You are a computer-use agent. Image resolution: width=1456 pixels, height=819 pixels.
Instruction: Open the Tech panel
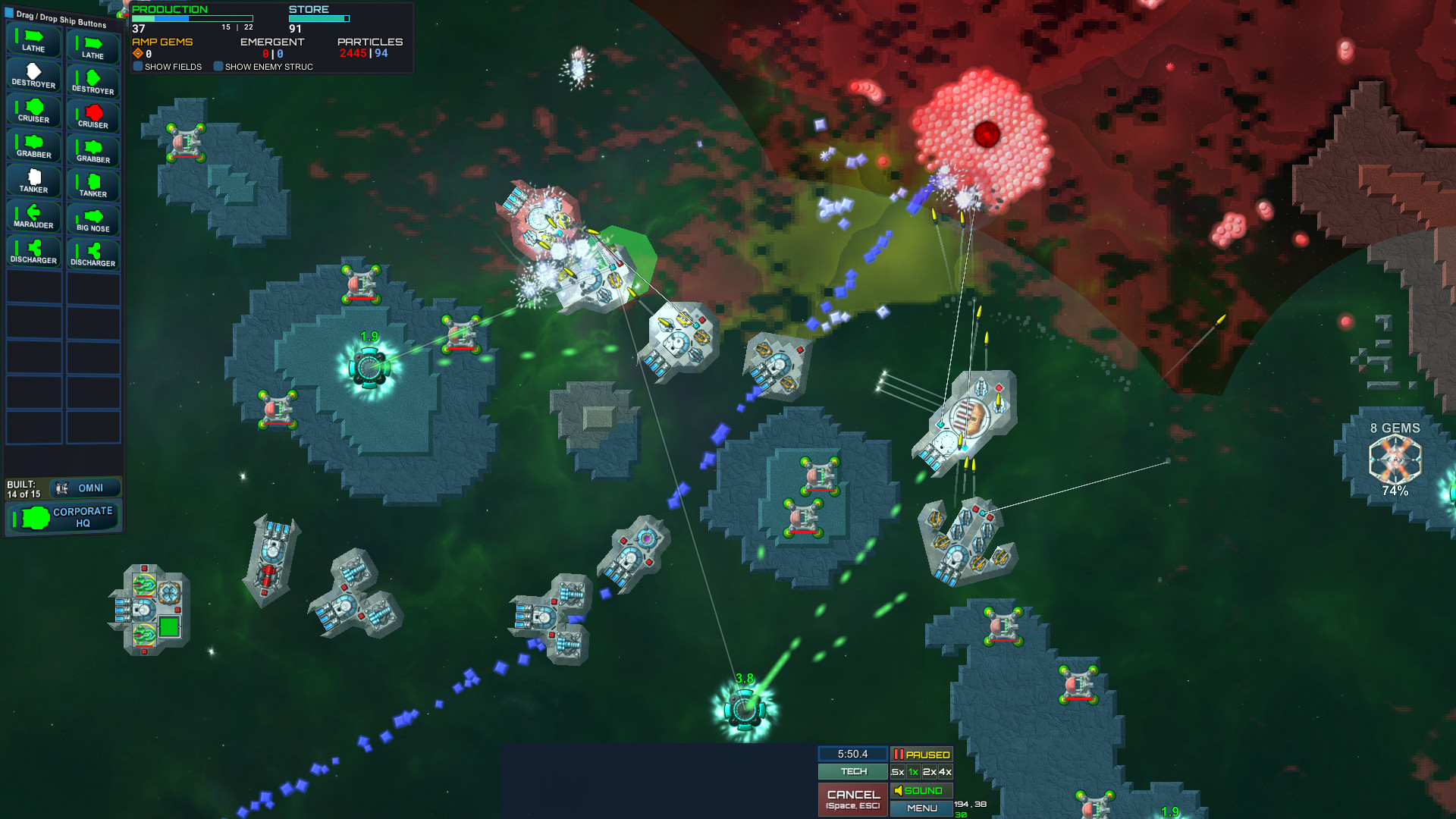[x=852, y=771]
